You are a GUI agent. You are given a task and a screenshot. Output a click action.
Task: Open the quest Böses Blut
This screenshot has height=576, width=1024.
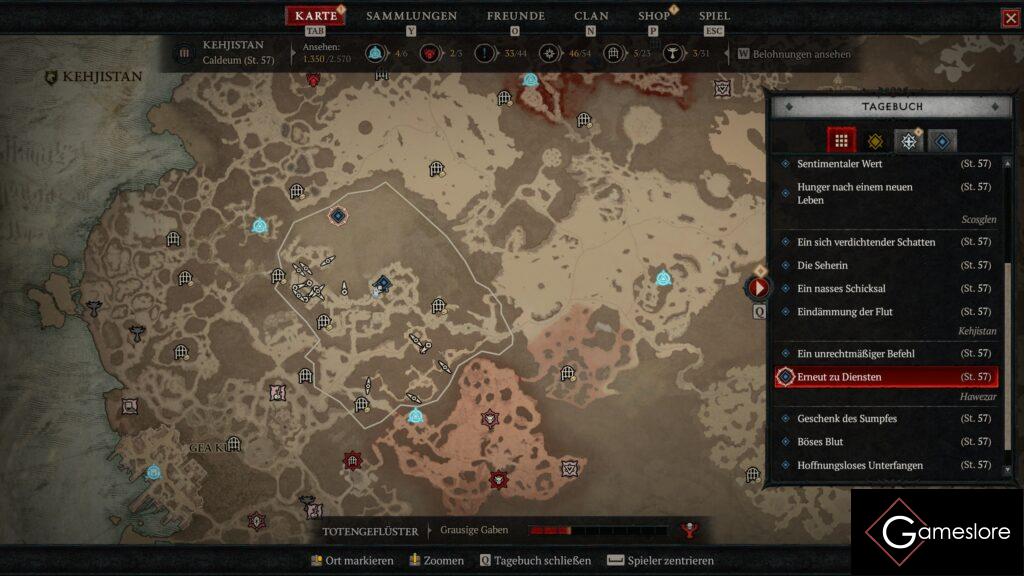(820, 442)
